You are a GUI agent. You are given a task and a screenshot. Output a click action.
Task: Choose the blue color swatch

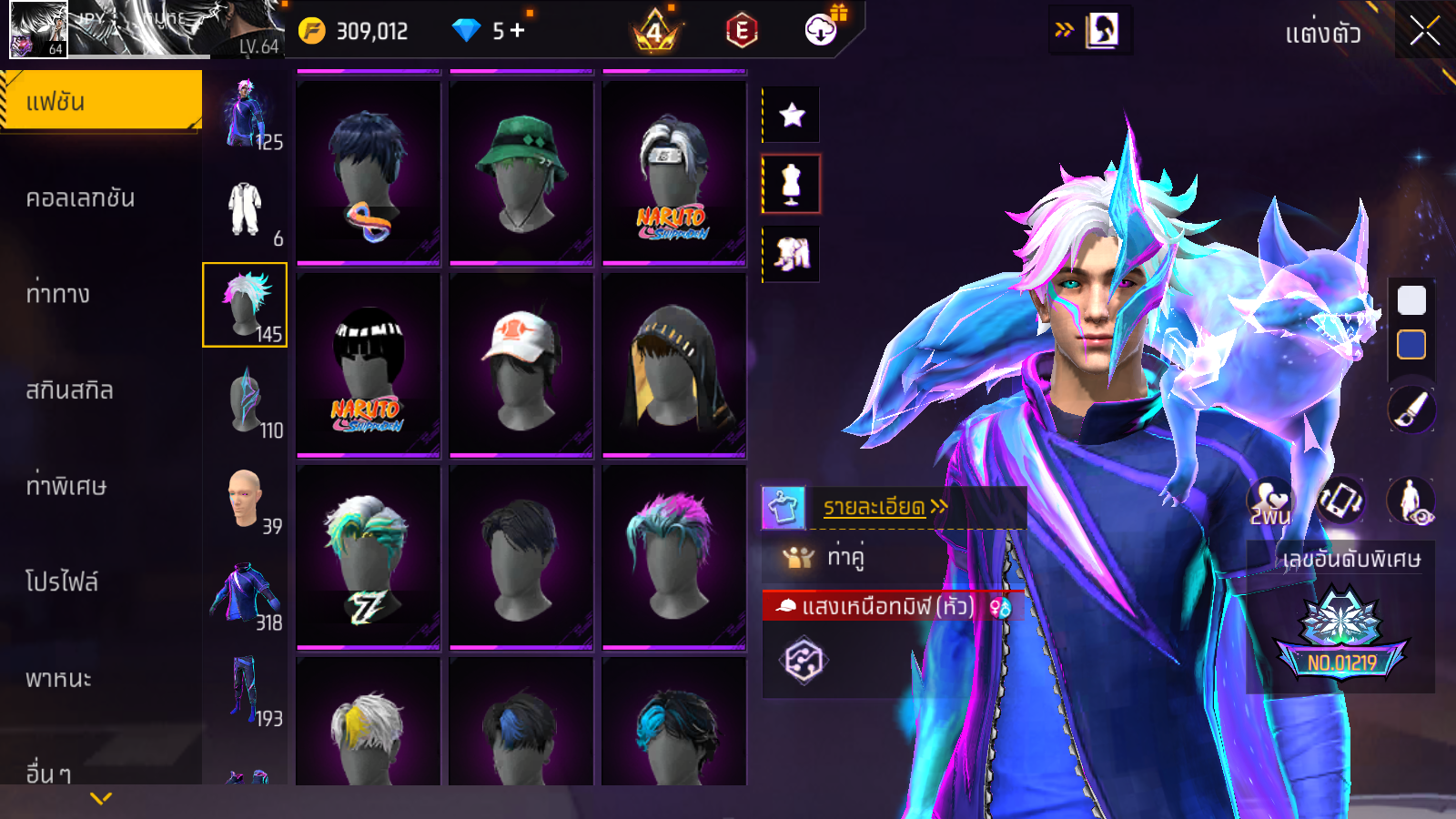[x=1411, y=345]
